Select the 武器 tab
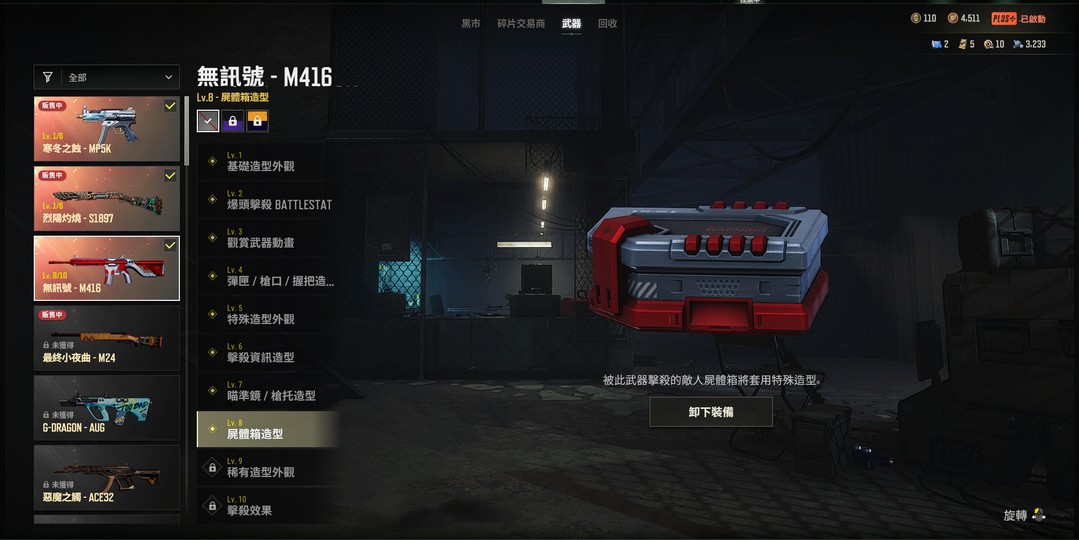1079x540 pixels. (571, 23)
